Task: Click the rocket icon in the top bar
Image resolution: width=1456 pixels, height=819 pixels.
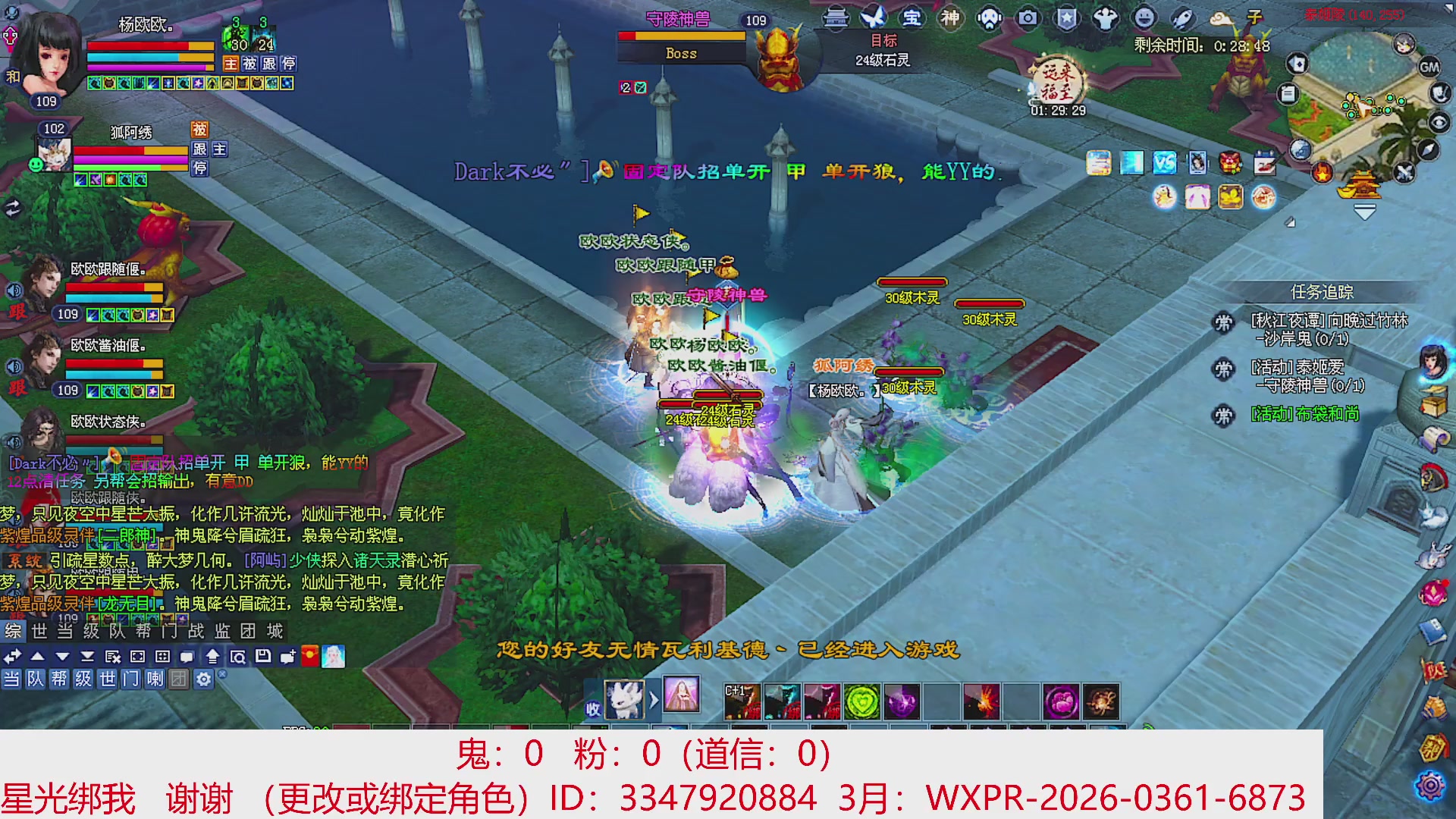Action: click(1181, 19)
